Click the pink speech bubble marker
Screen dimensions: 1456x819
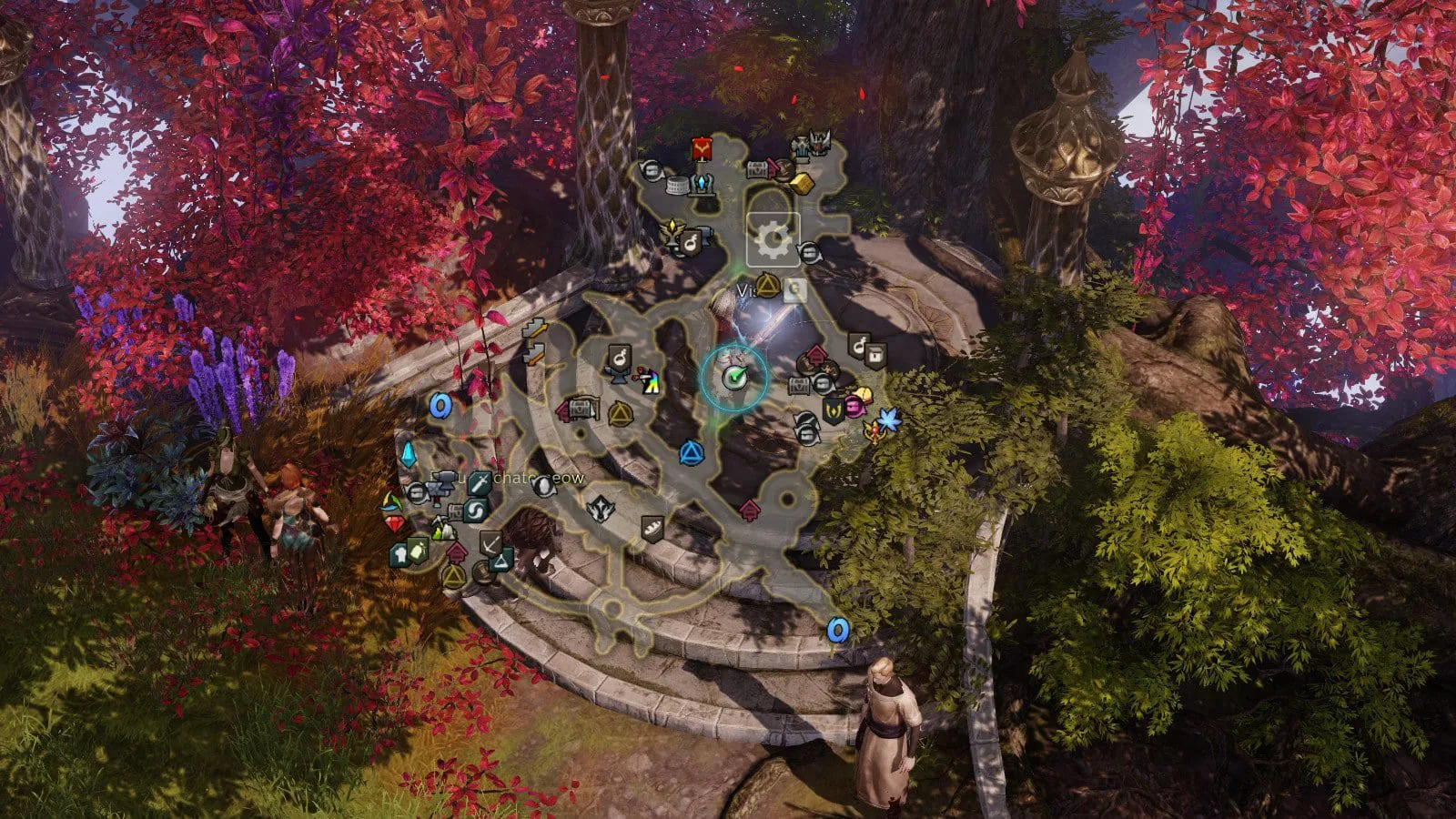click(x=854, y=404)
